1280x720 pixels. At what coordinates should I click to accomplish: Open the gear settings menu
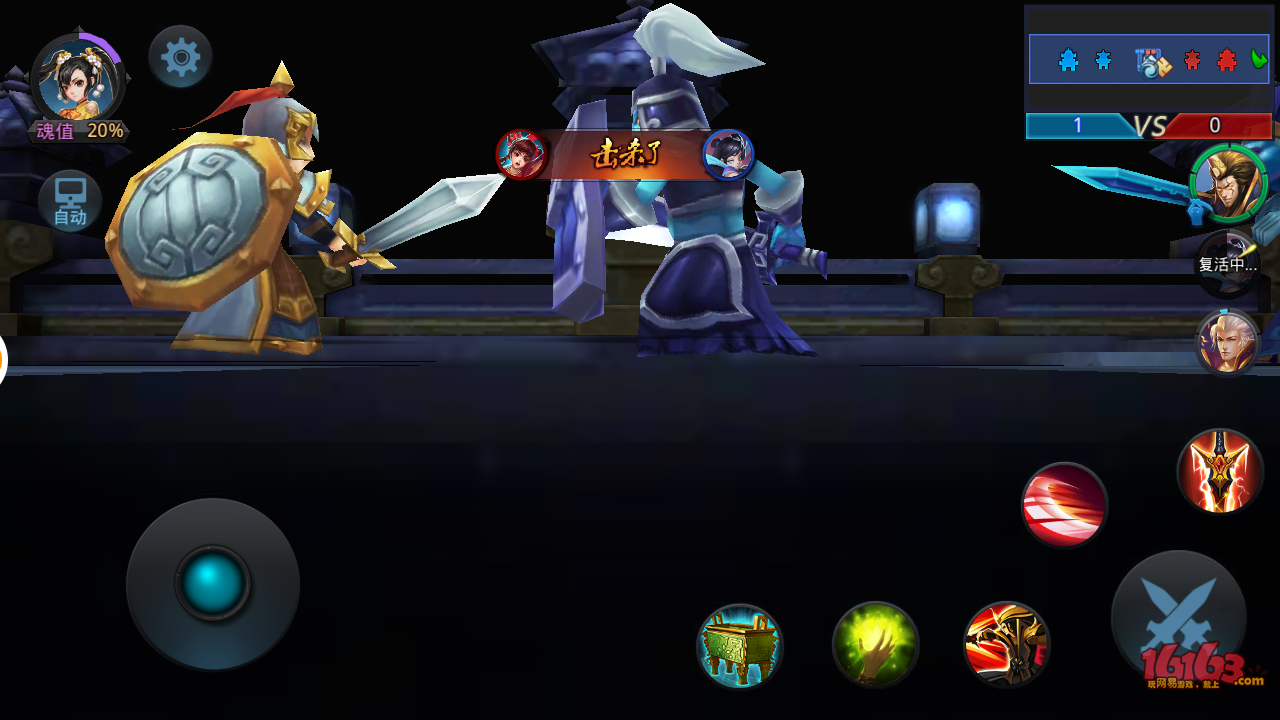click(x=181, y=57)
